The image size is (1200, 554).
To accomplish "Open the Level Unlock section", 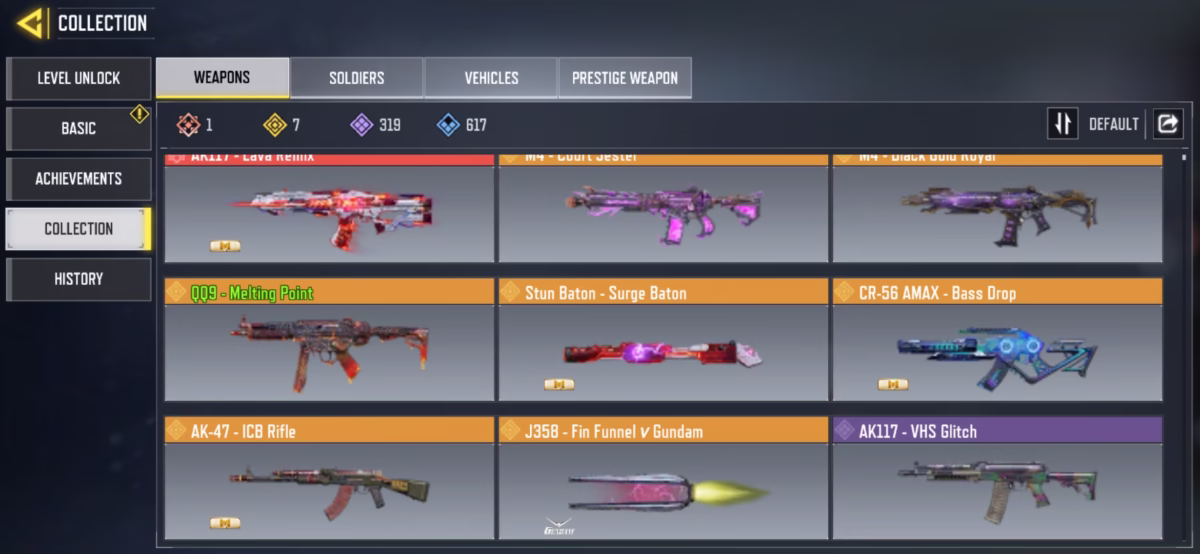I will tap(78, 78).
